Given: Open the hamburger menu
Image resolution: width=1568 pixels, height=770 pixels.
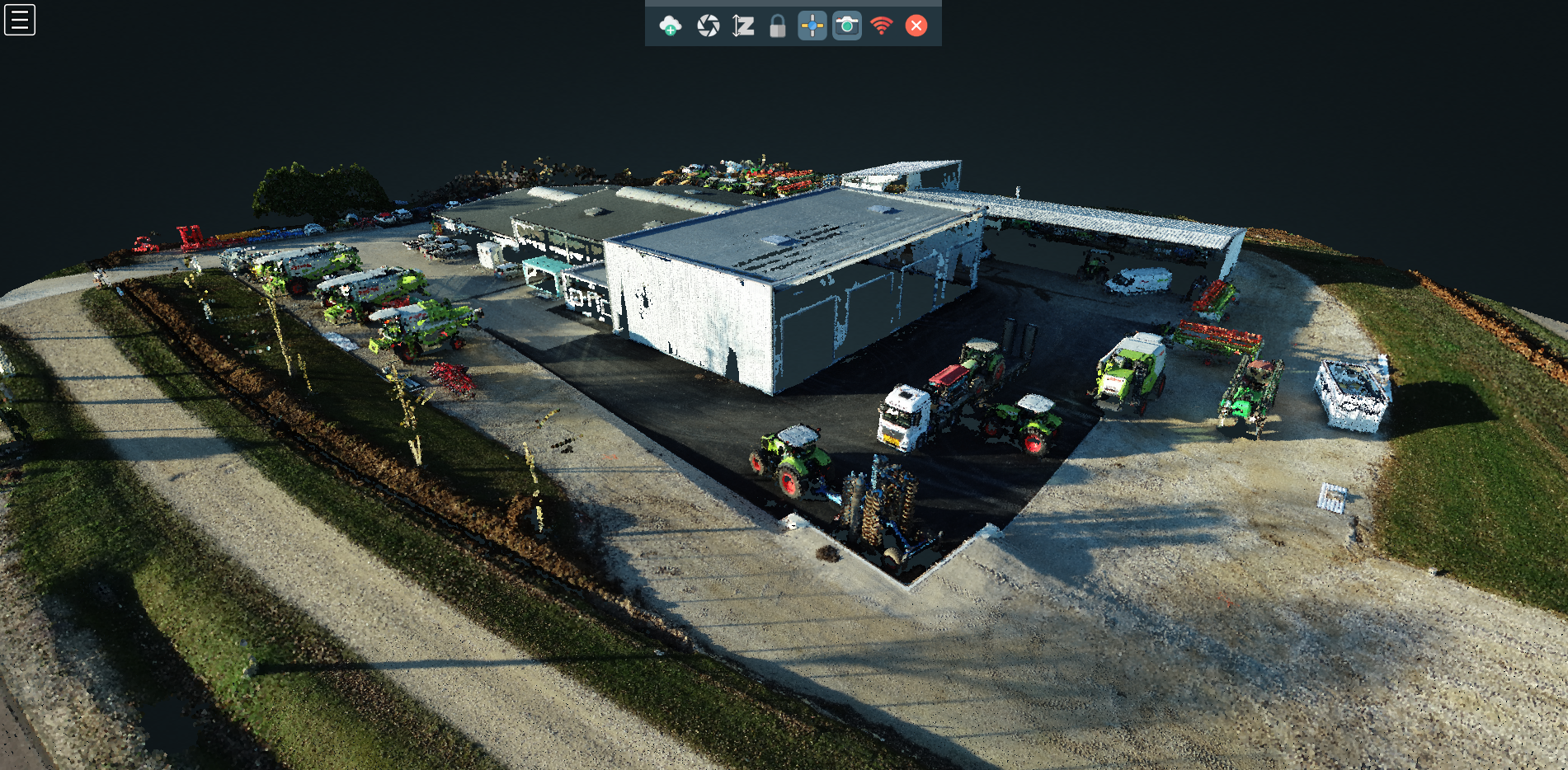Looking at the screenshot, I should pos(20,20).
